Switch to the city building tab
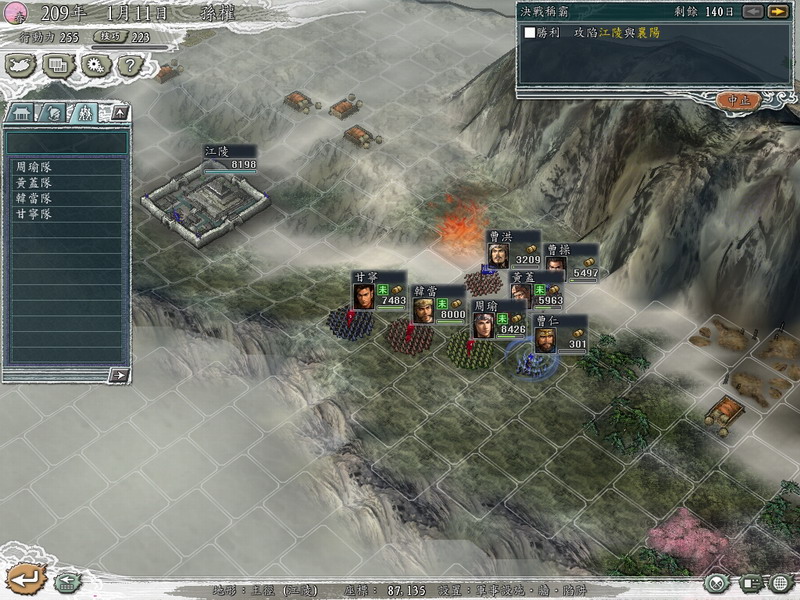The width and height of the screenshot is (800, 600). pyautogui.click(x=22, y=113)
